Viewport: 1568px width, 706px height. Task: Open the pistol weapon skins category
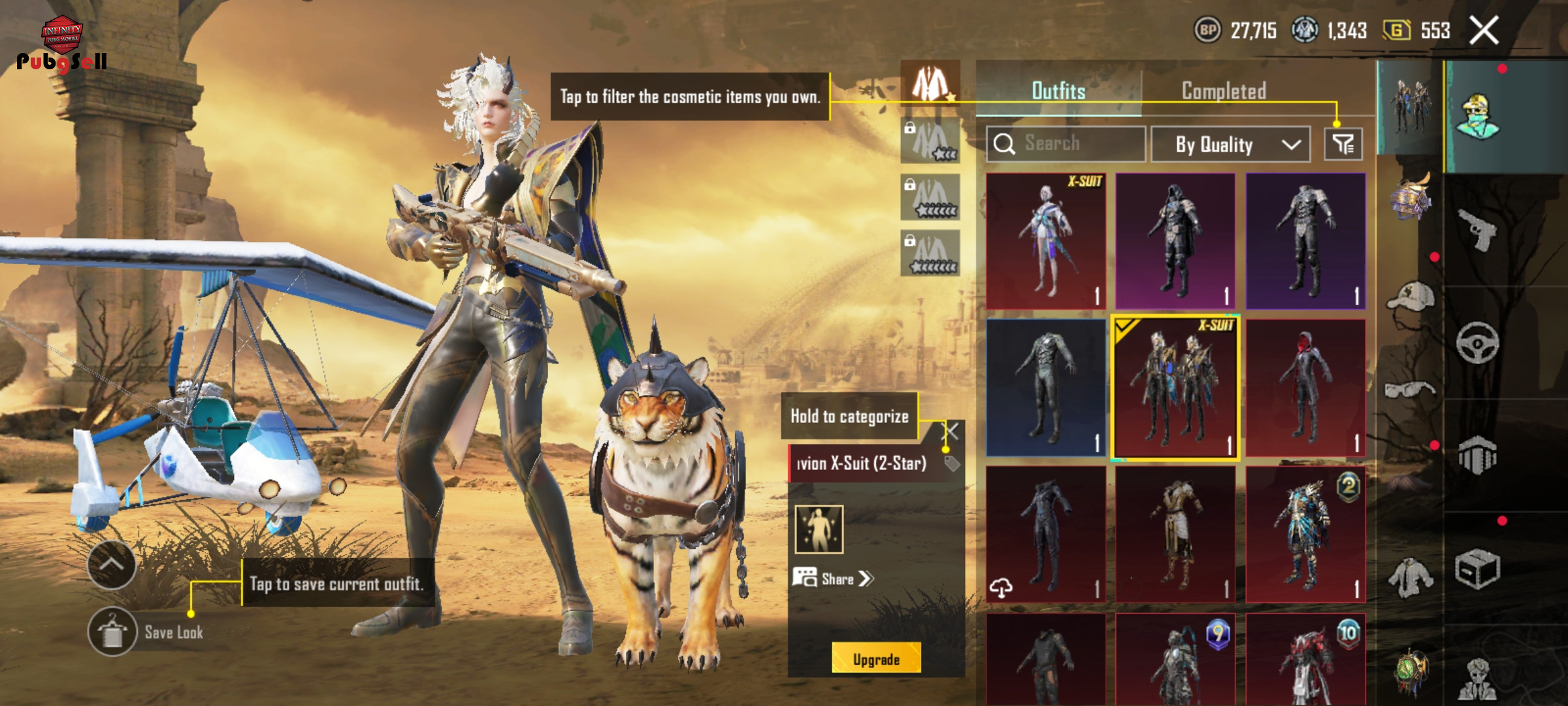click(1477, 230)
